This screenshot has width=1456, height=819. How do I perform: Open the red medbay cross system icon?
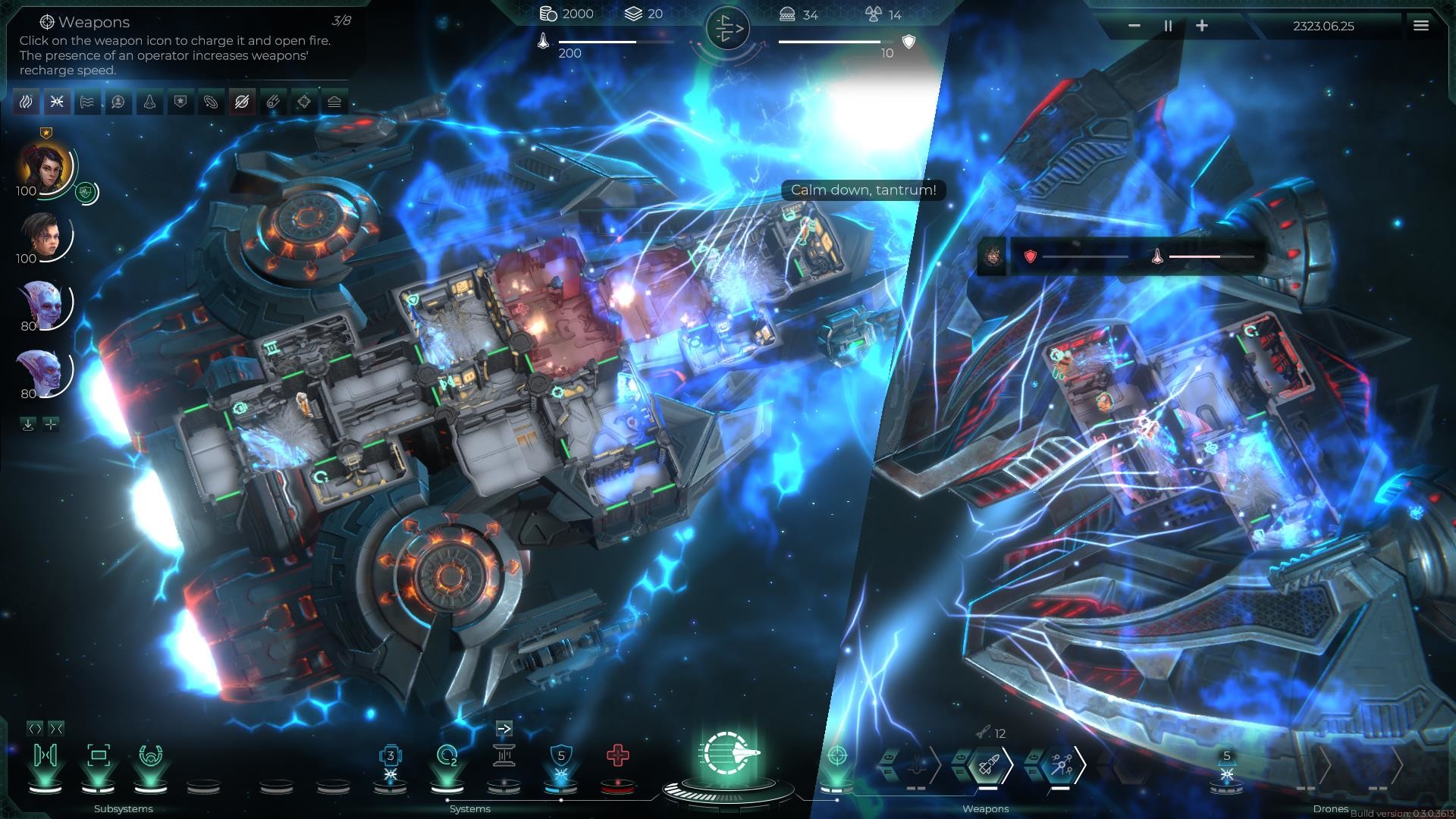(x=618, y=755)
